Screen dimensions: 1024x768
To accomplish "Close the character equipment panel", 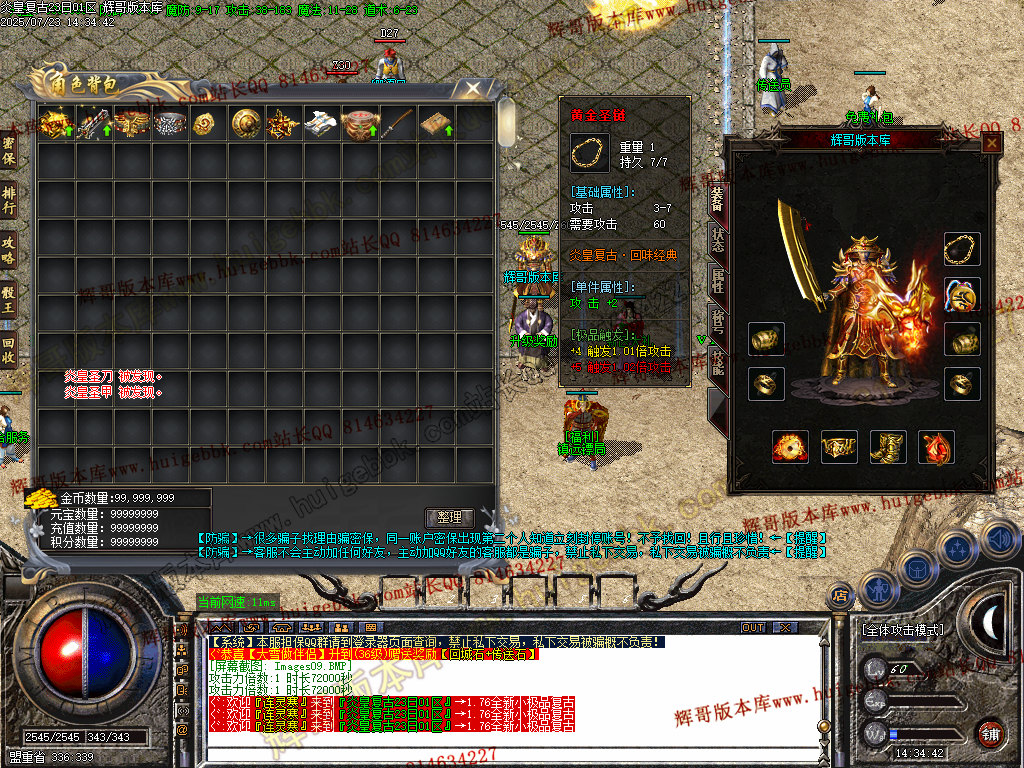I will point(991,143).
